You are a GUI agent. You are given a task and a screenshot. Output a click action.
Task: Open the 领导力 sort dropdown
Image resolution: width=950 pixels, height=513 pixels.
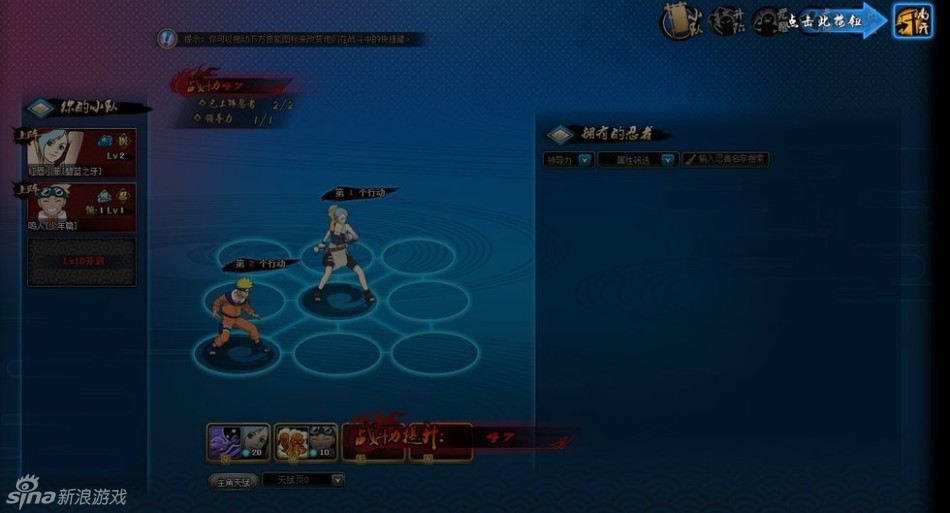[x=568, y=159]
